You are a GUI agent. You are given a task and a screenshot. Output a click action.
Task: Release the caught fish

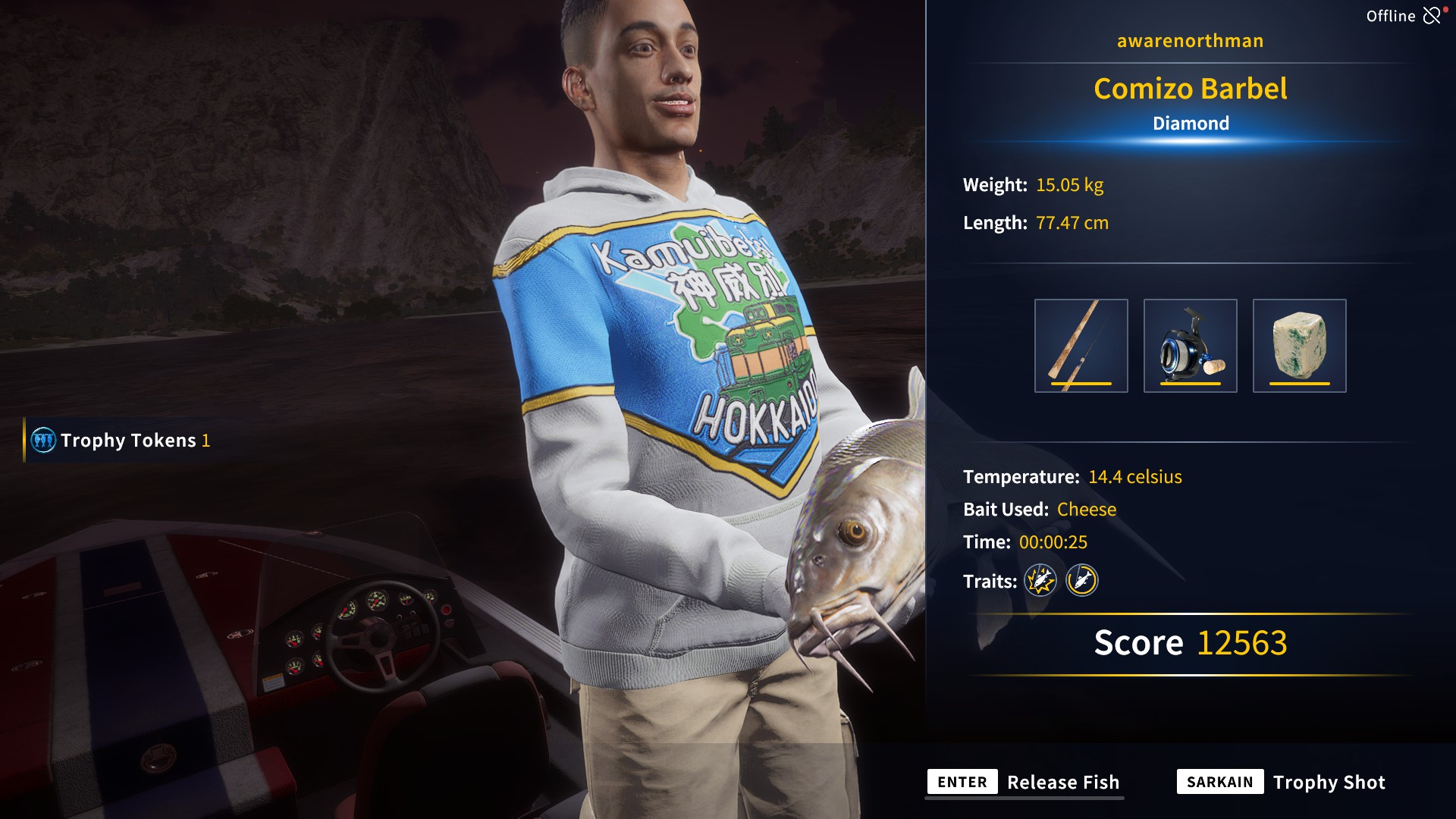1025,782
